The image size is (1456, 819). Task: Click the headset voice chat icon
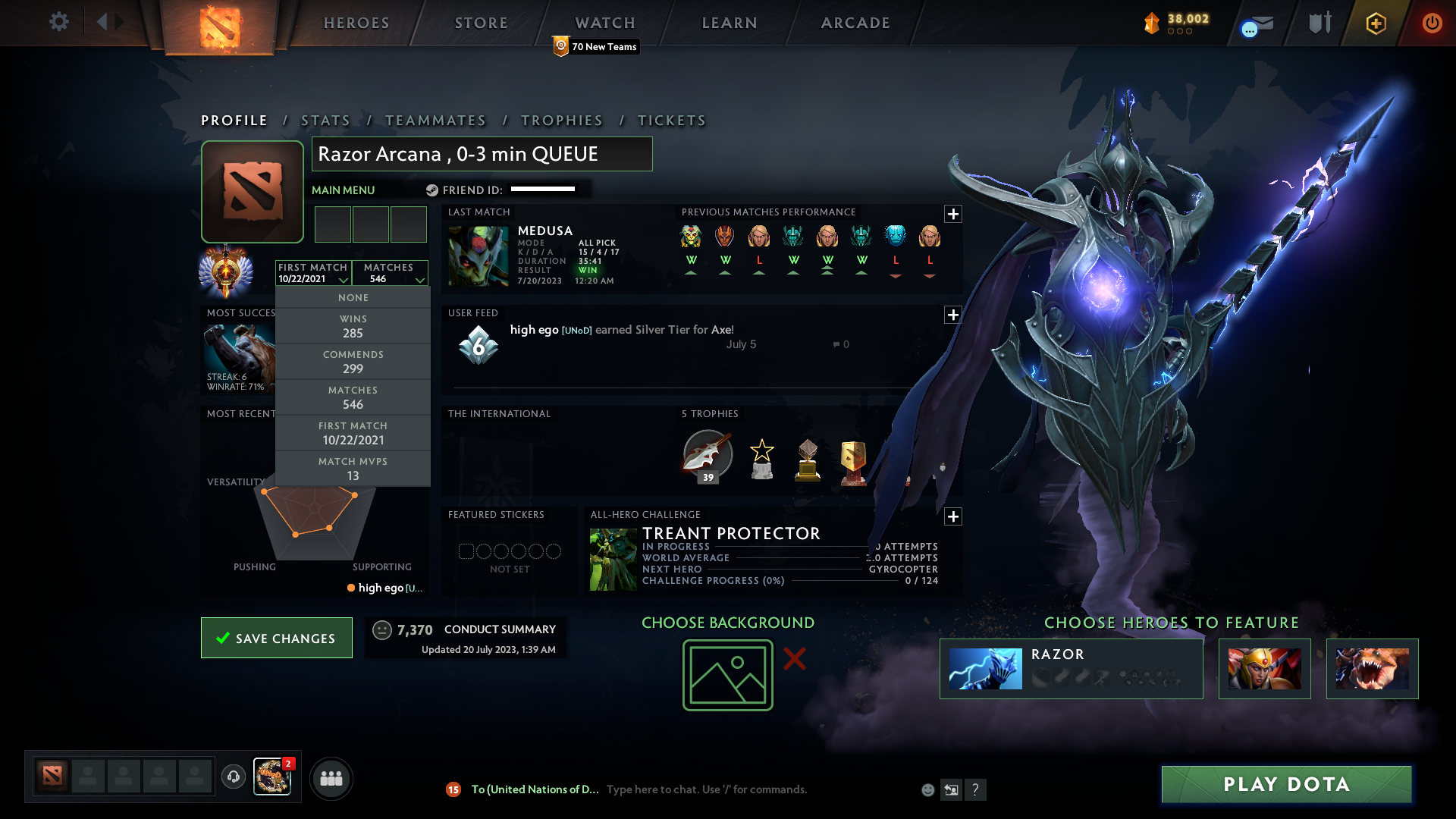pyautogui.click(x=233, y=777)
